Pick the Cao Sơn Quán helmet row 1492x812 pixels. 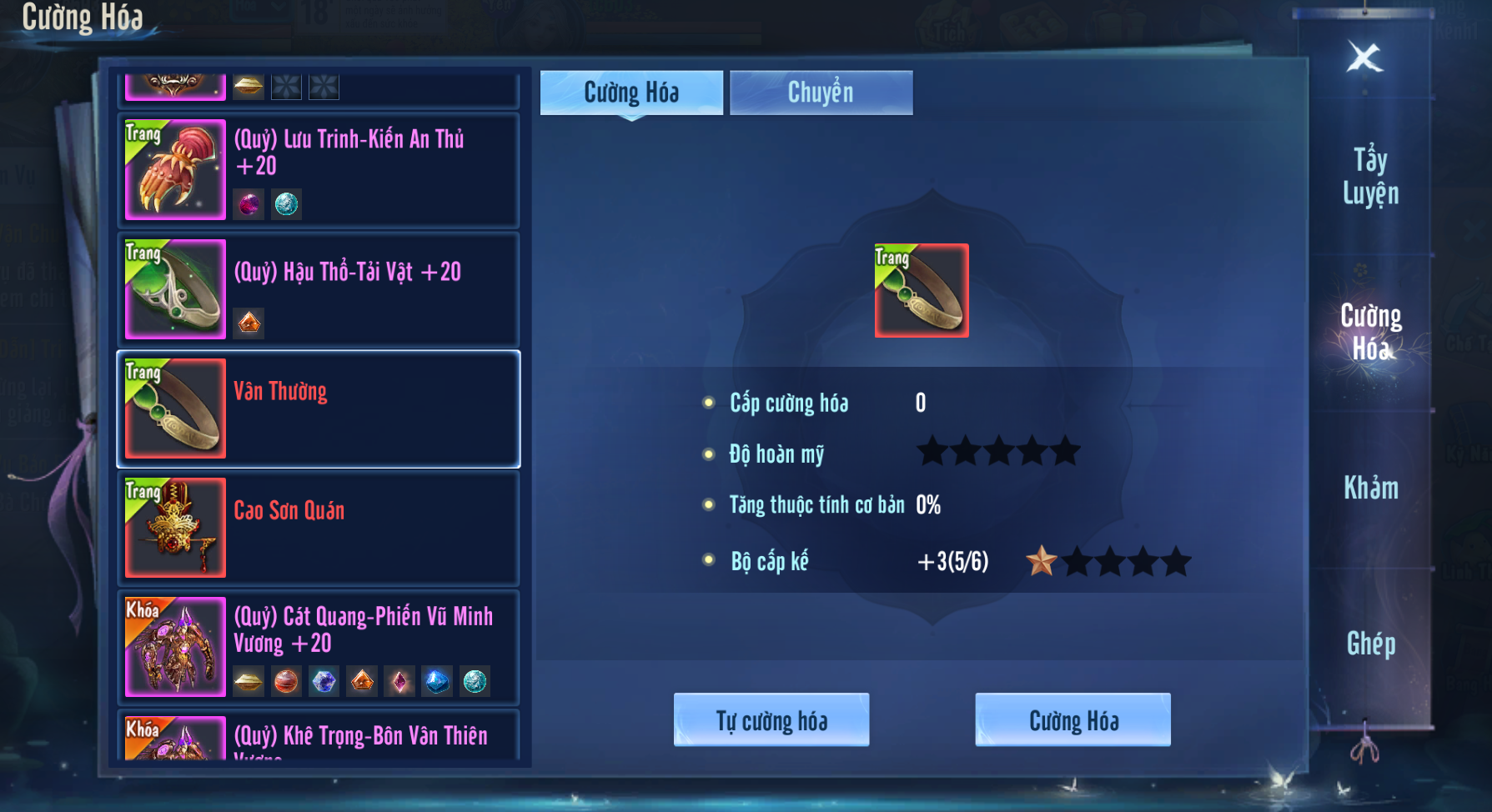pos(319,528)
